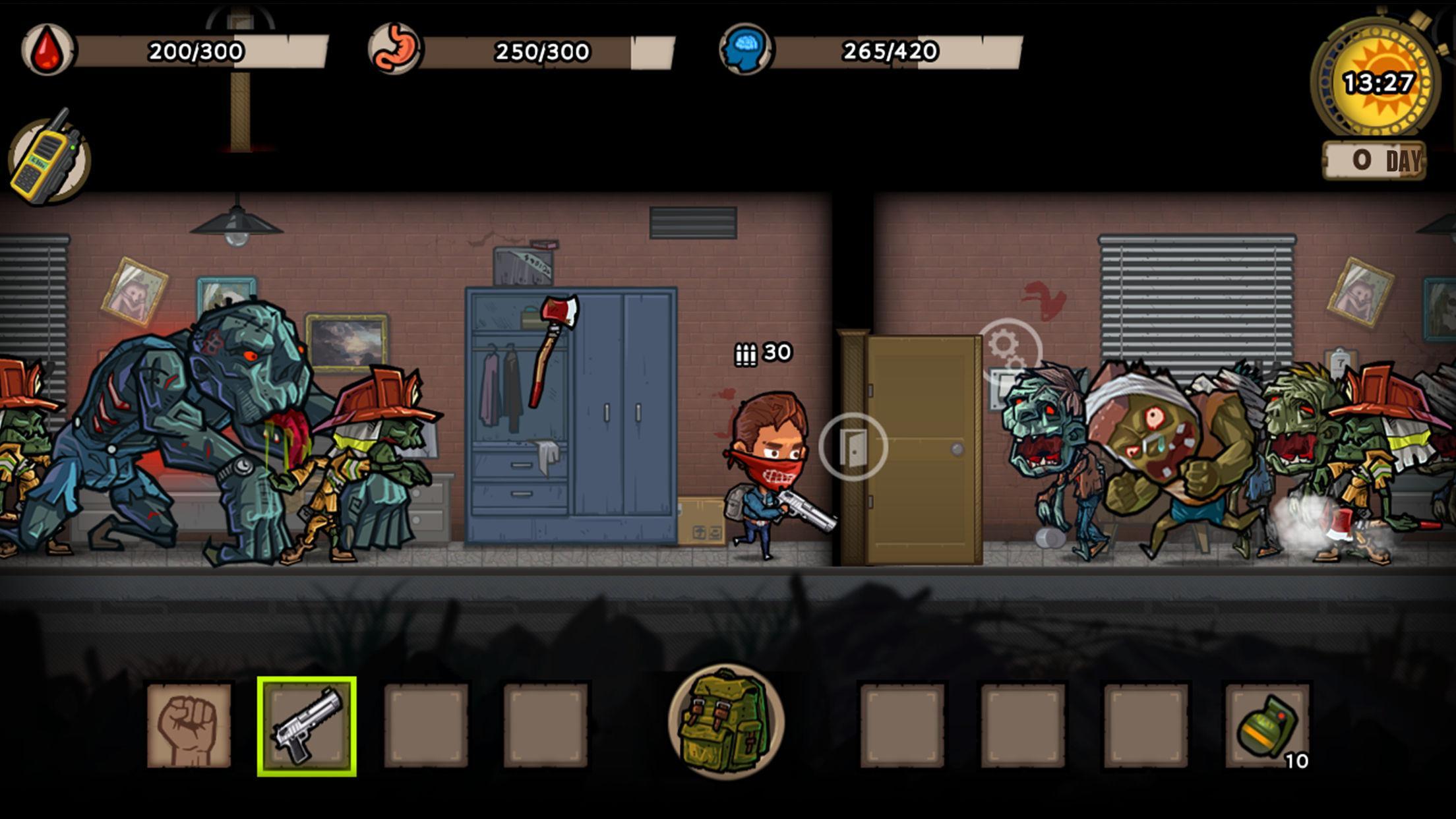Screen dimensions: 1456x819
Task: Select the empty slot right of the backpack
Action: [904, 725]
